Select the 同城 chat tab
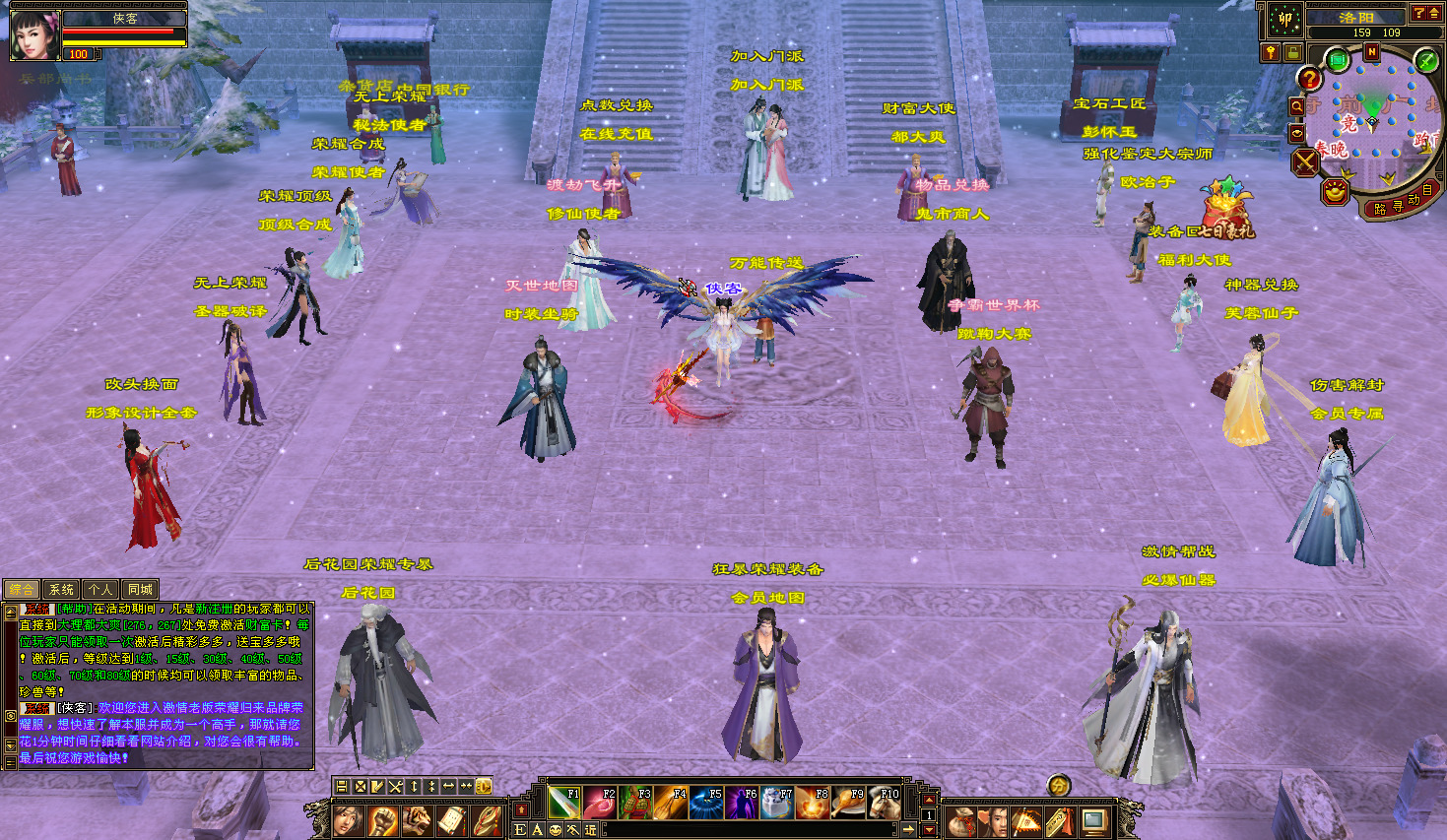Viewport: 1447px width, 840px height. [140, 589]
